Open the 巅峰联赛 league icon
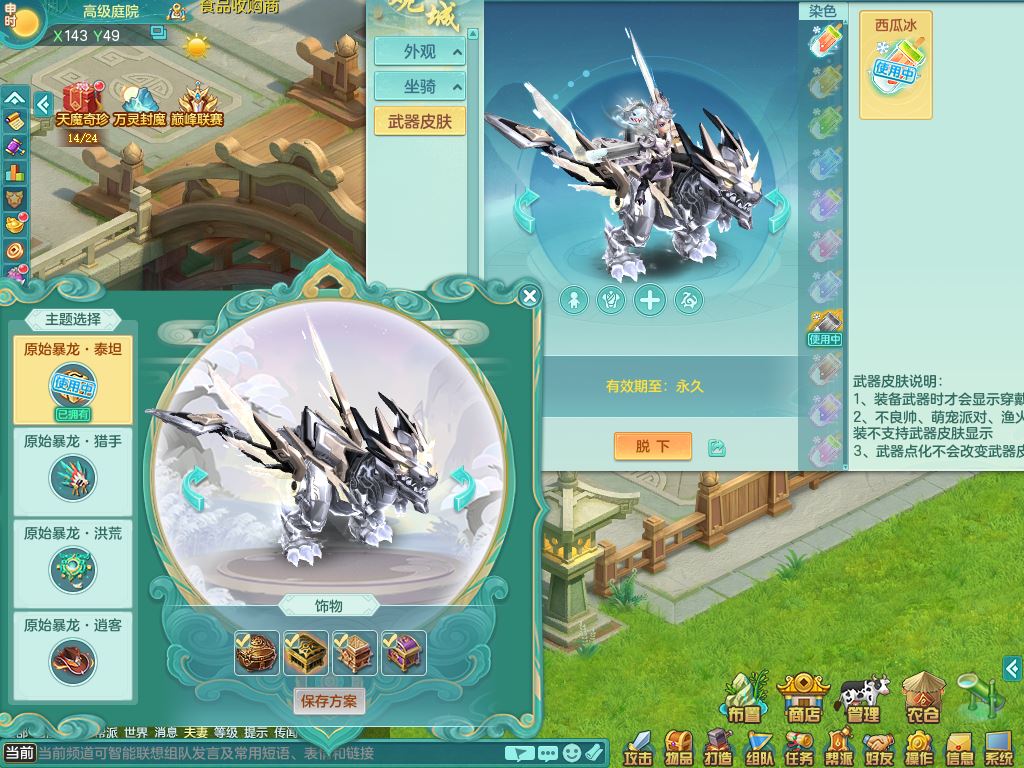 point(196,104)
